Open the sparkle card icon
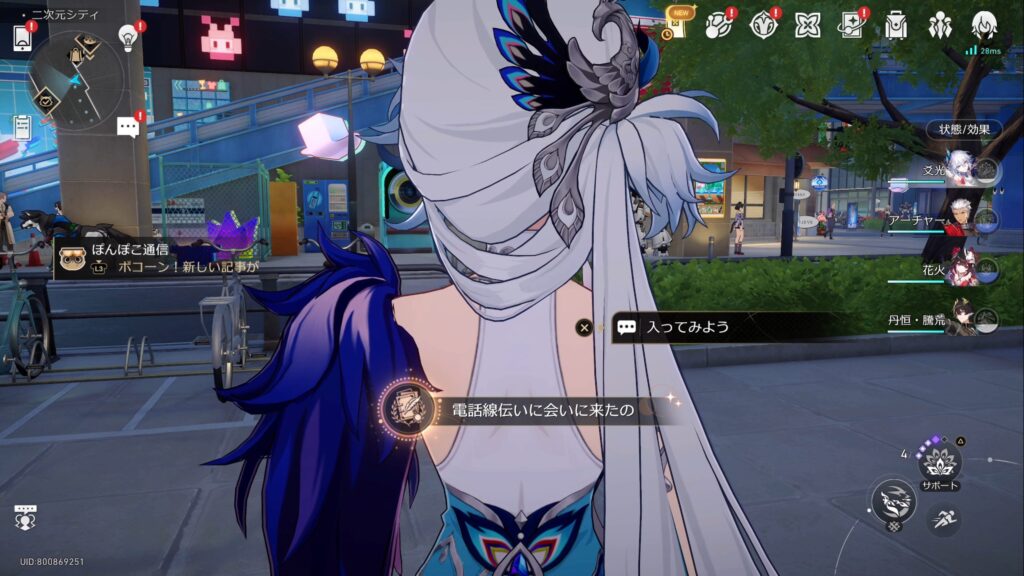This screenshot has height=576, width=1024. [851, 25]
